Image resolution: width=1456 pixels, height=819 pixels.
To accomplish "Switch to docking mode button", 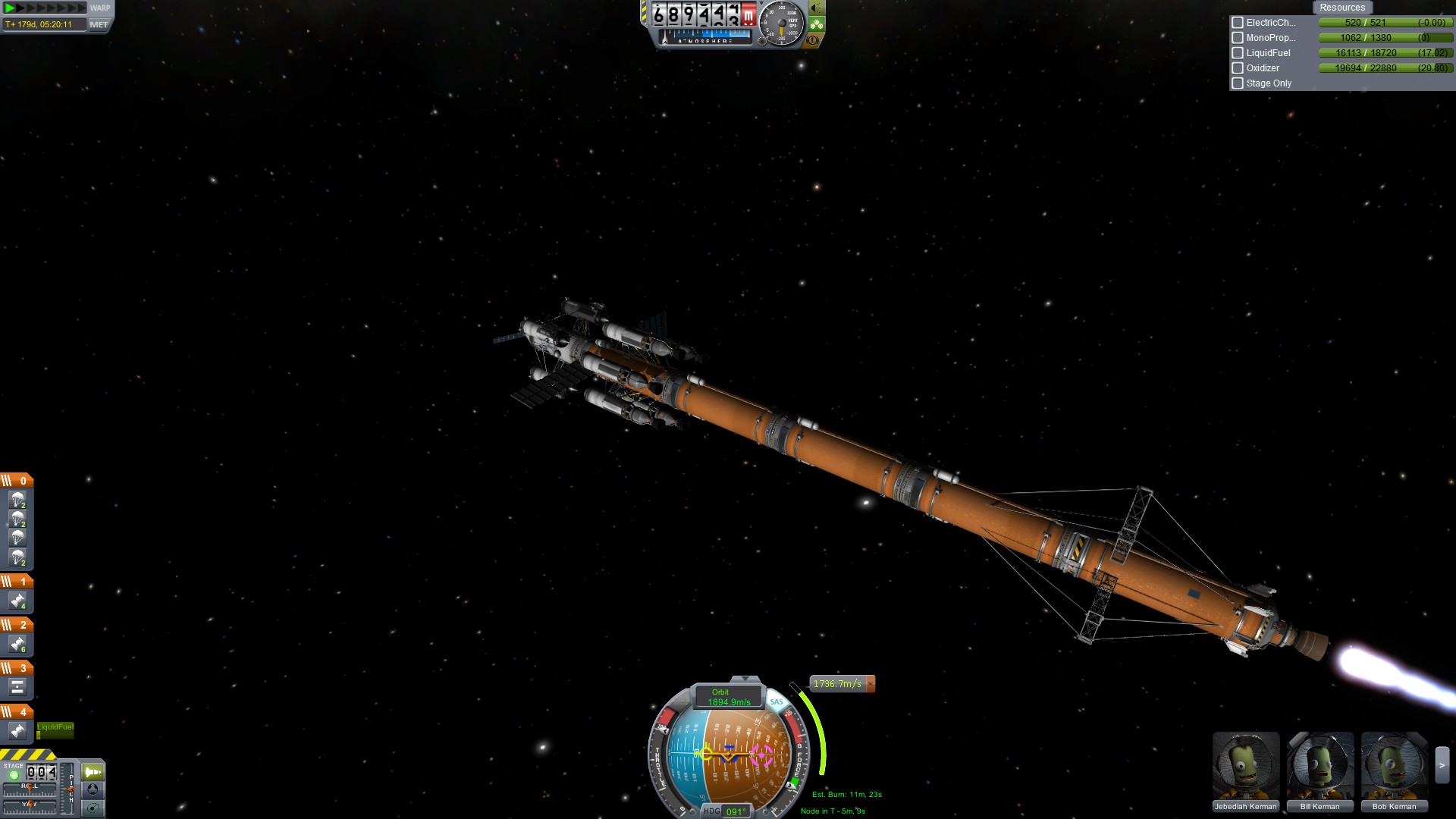I will pyautogui.click(x=93, y=789).
